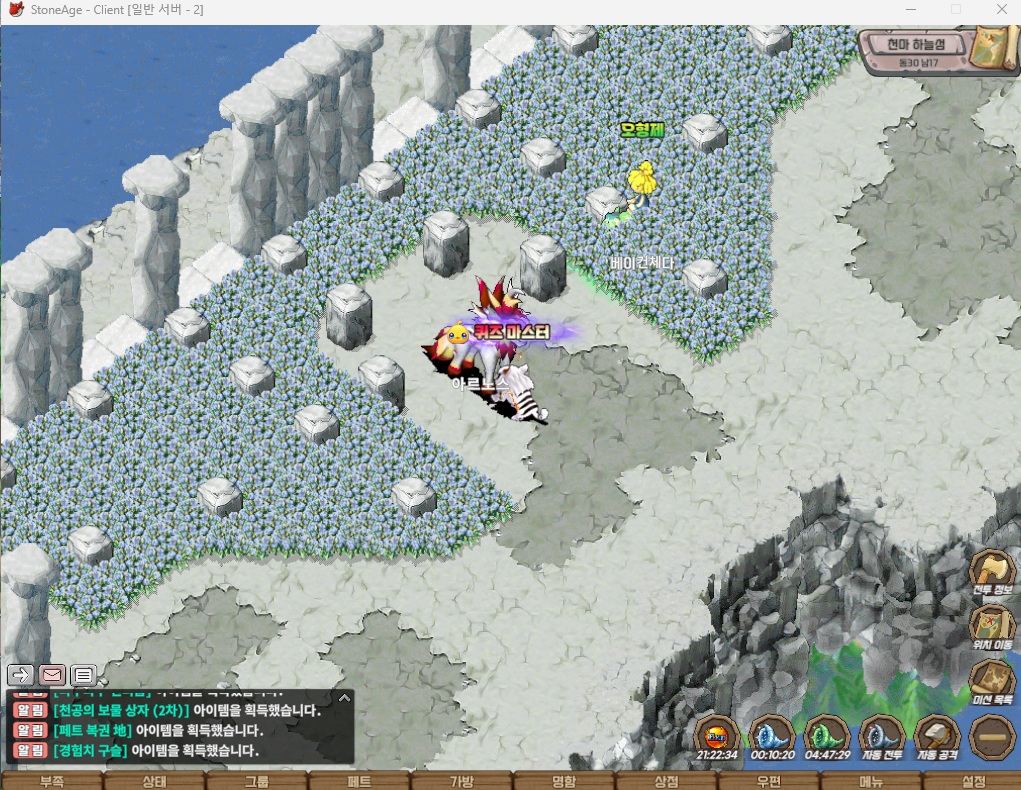Toggle 자동 공격 auto attack
The height and width of the screenshot is (790, 1021).
[938, 737]
